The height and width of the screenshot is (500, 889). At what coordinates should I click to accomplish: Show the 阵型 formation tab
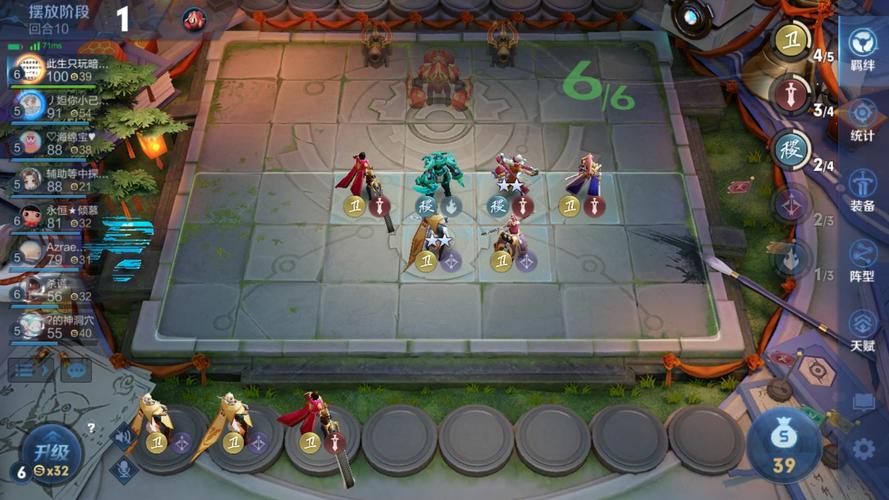point(862,259)
